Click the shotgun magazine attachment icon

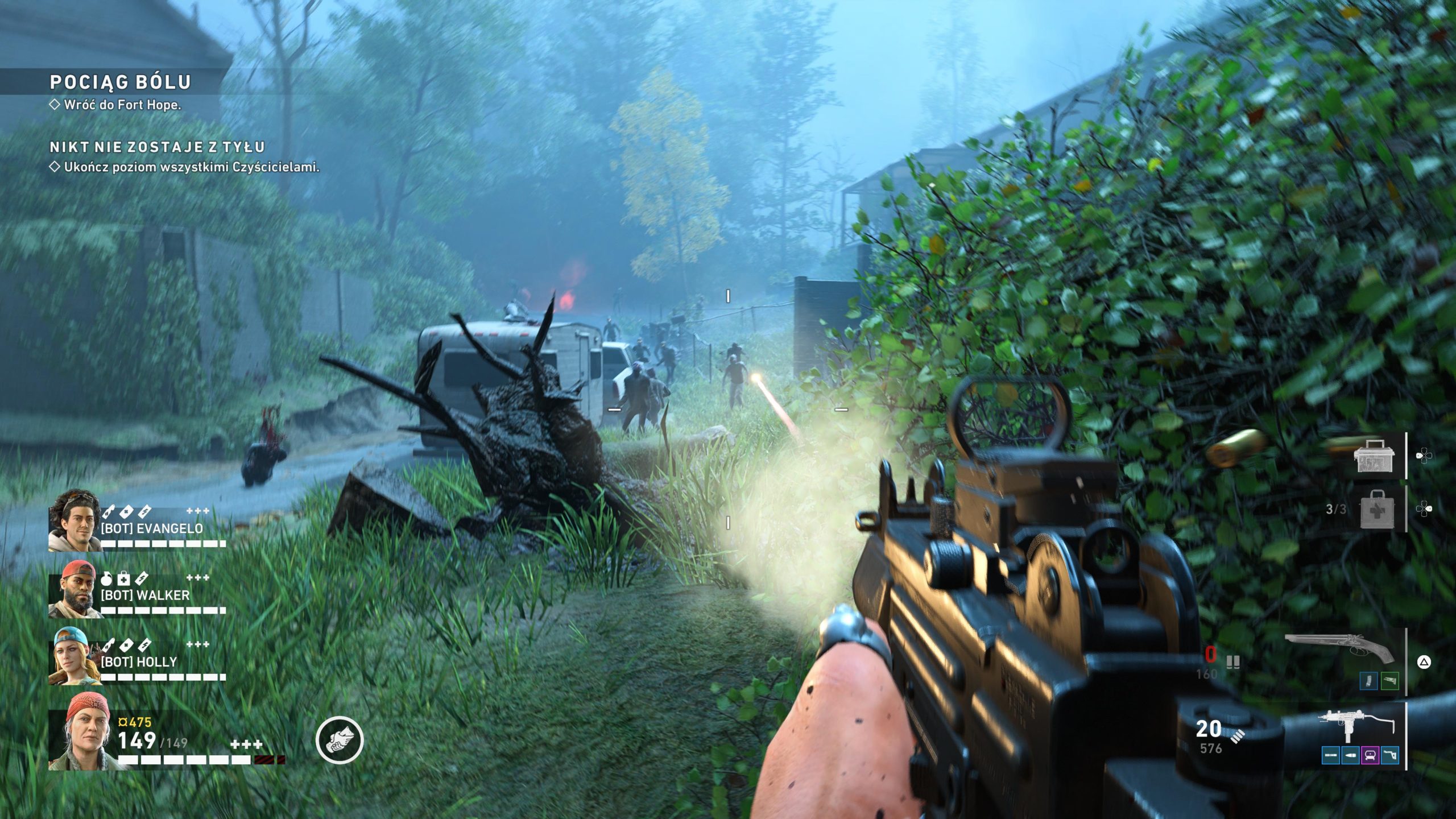point(1368,681)
